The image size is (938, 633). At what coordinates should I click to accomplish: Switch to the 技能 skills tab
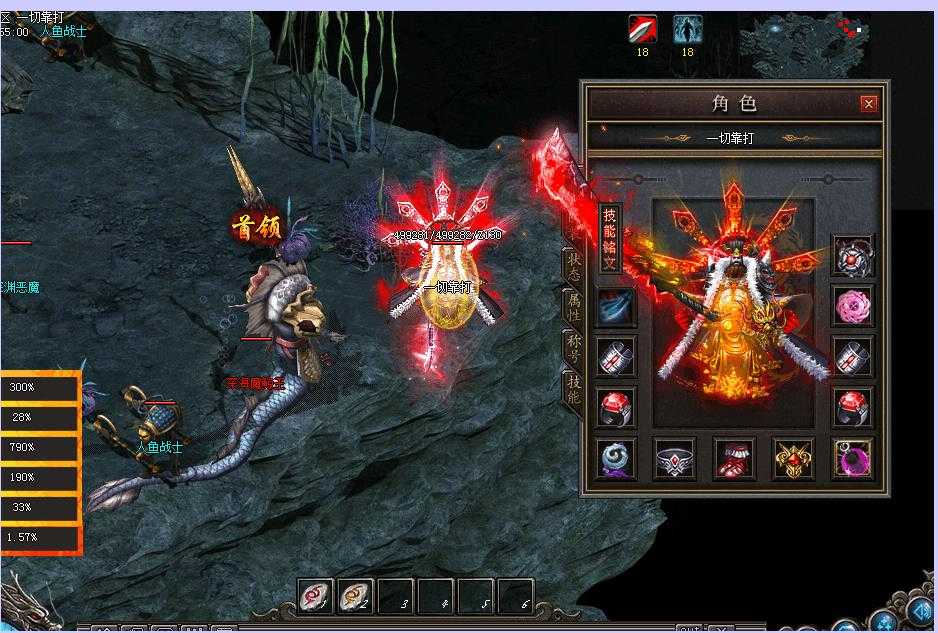click(x=574, y=389)
